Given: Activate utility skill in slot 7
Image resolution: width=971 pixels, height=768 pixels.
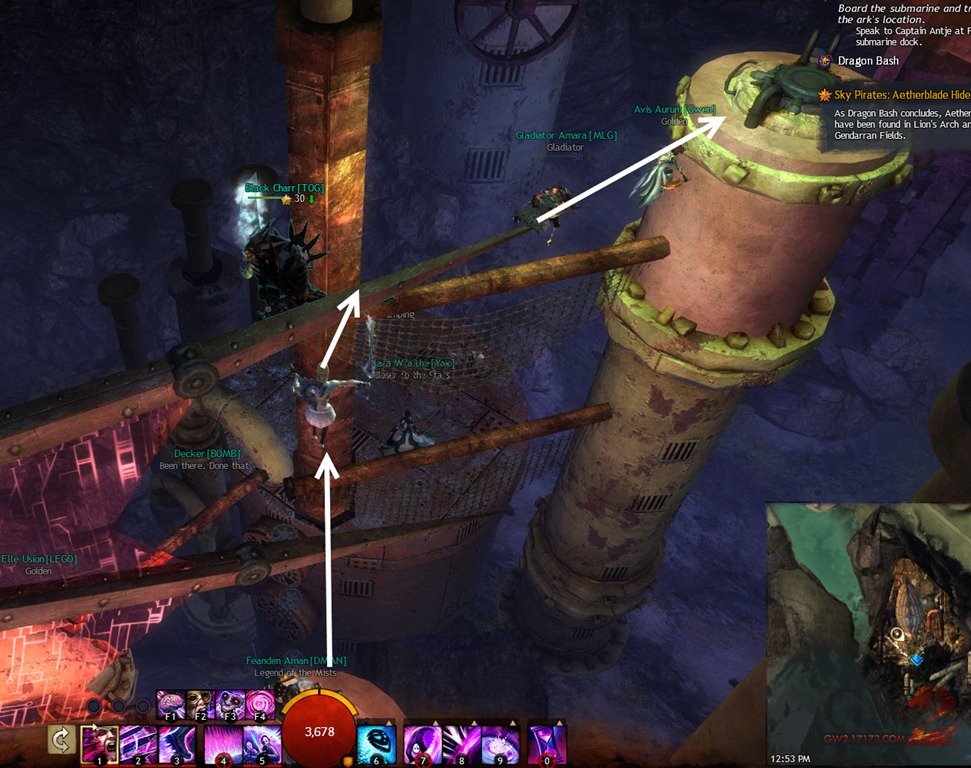Looking at the screenshot, I should tap(423, 745).
